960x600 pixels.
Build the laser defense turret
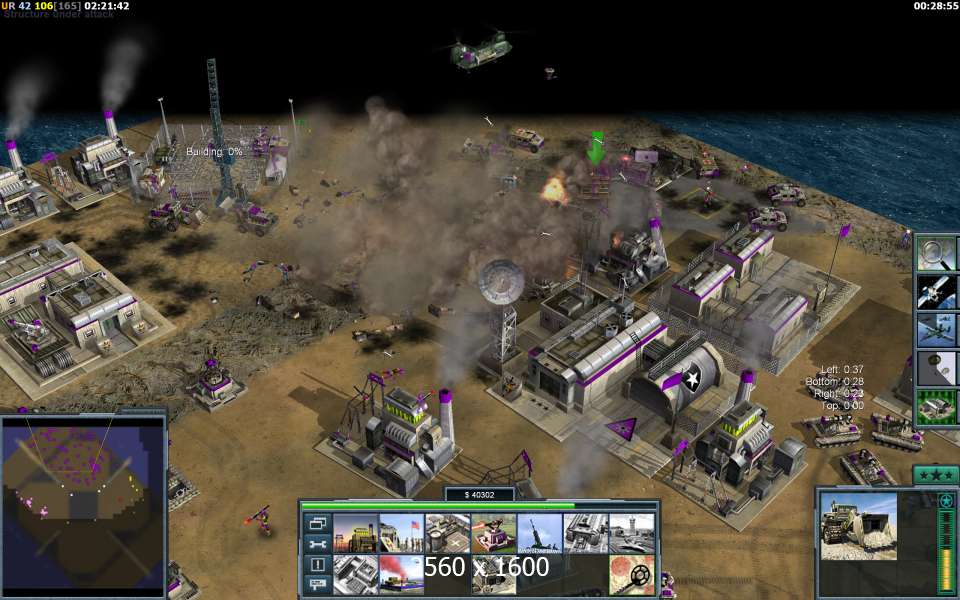tap(493, 533)
